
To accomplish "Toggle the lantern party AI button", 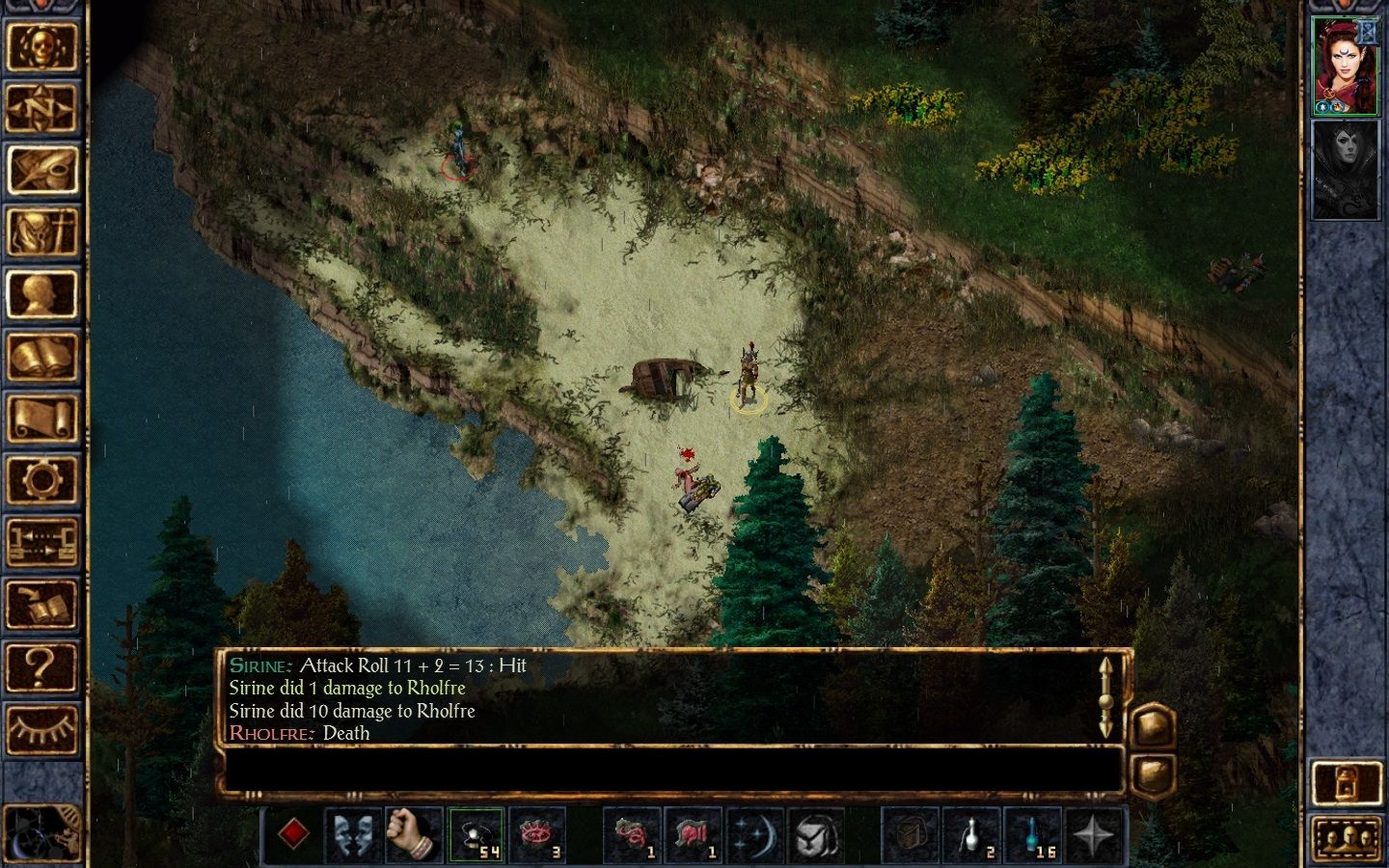I will 1347,783.
